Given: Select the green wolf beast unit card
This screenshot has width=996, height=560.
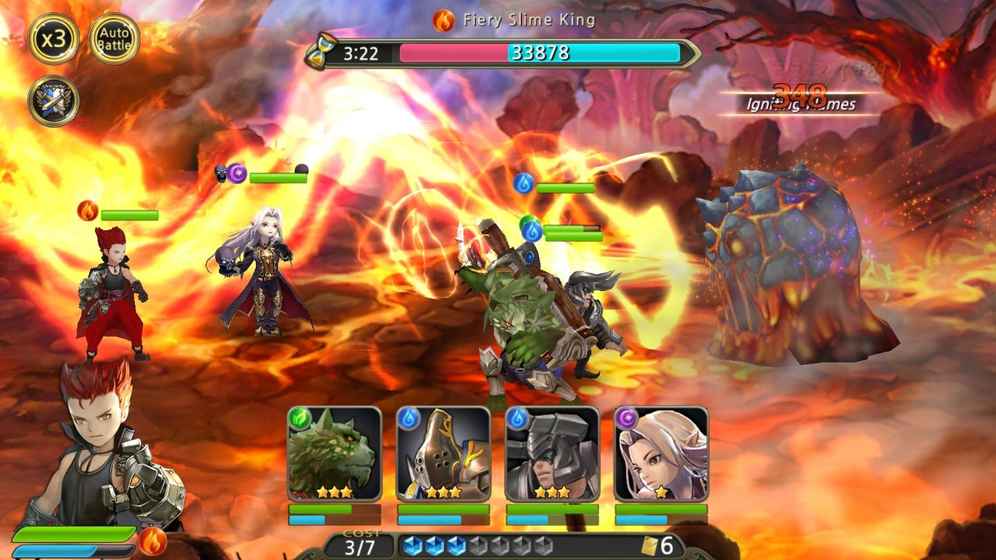Looking at the screenshot, I should pyautogui.click(x=334, y=455).
